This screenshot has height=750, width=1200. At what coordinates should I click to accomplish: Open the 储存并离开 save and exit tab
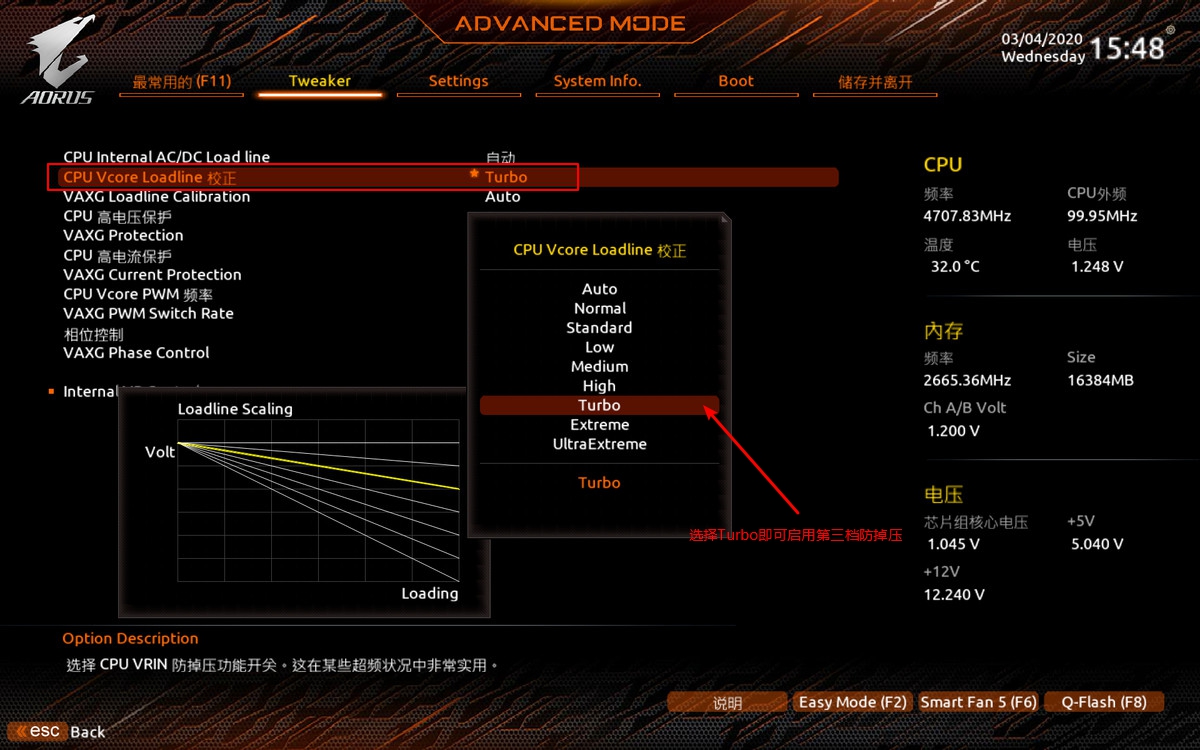(875, 82)
